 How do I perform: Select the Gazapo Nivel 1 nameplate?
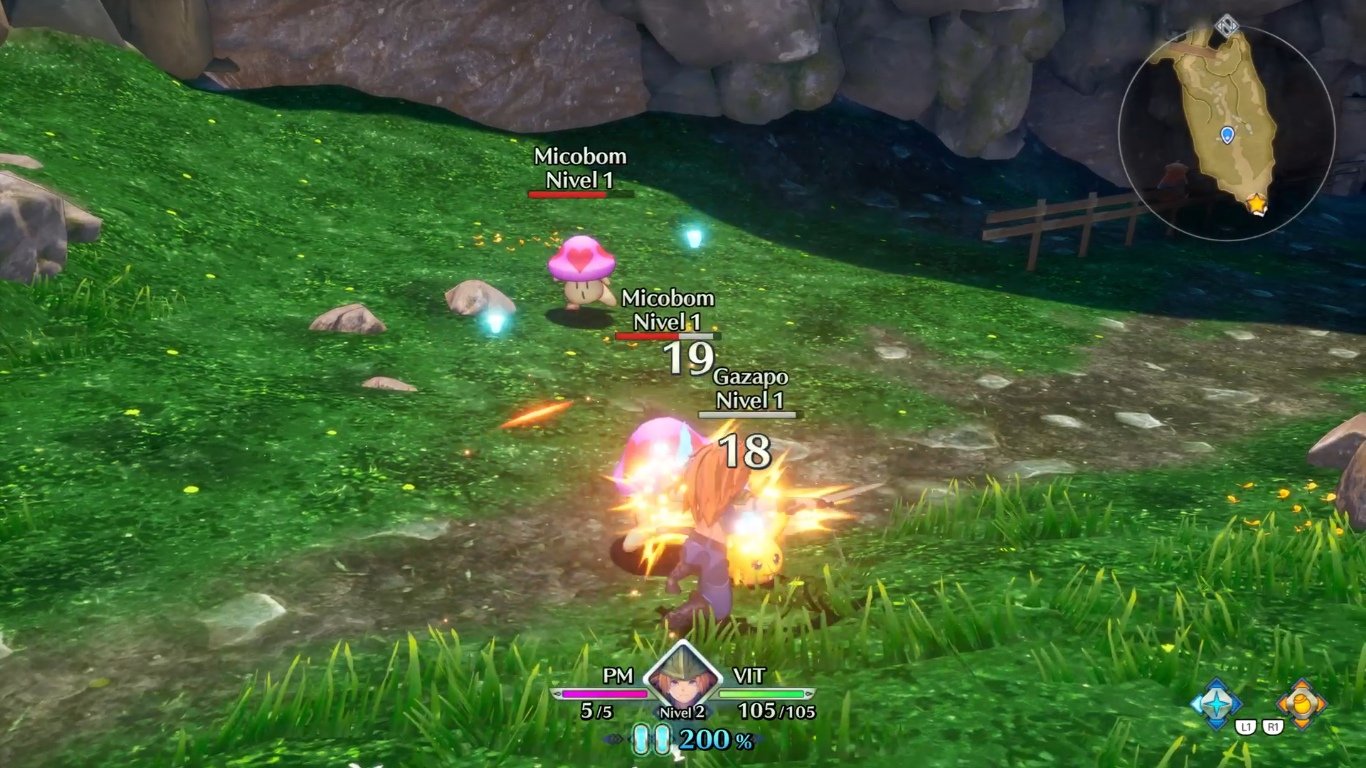point(752,392)
